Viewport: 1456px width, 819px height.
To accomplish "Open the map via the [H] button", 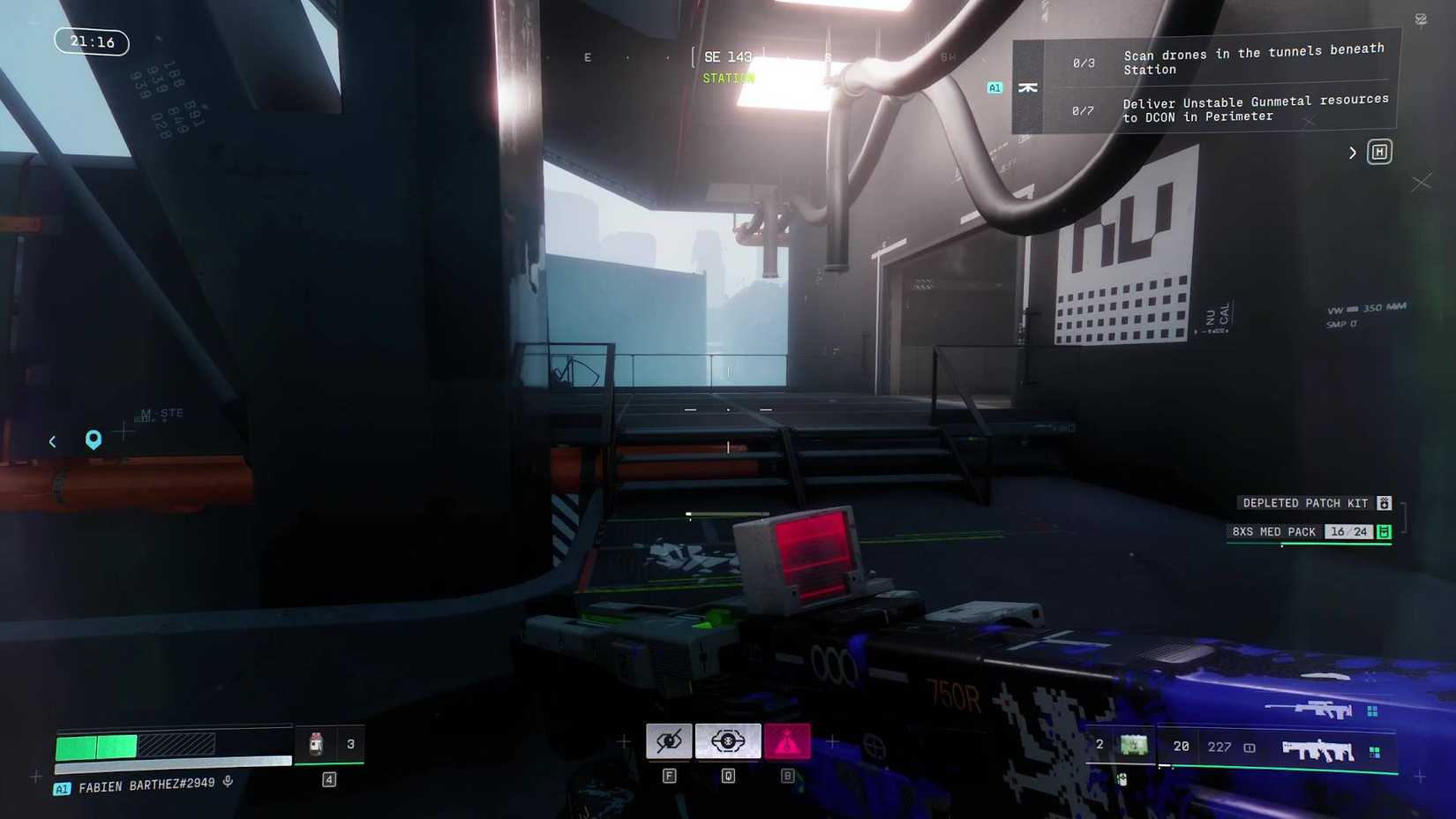I will [x=1379, y=152].
